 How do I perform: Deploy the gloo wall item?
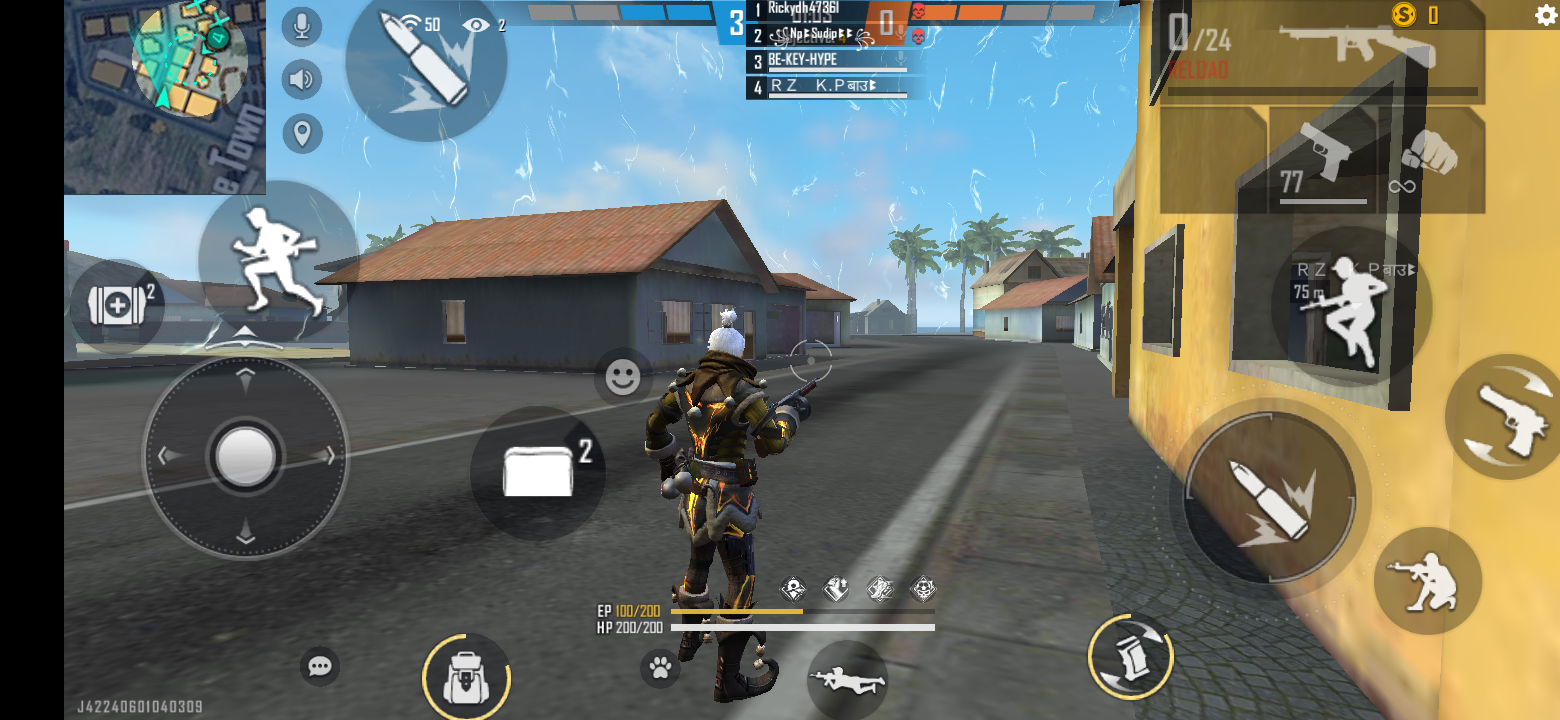point(538,472)
